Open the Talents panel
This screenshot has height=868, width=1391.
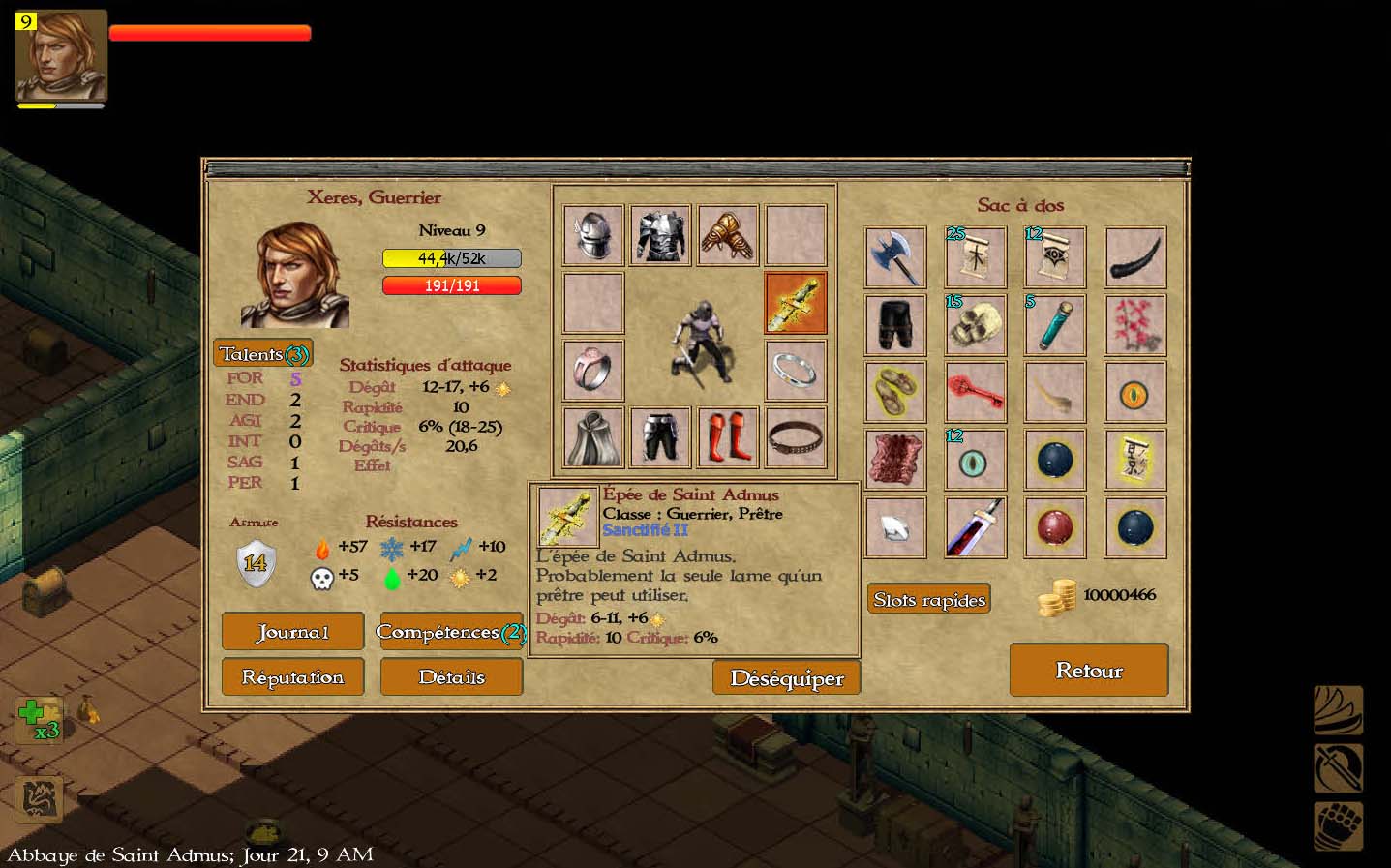click(x=263, y=353)
